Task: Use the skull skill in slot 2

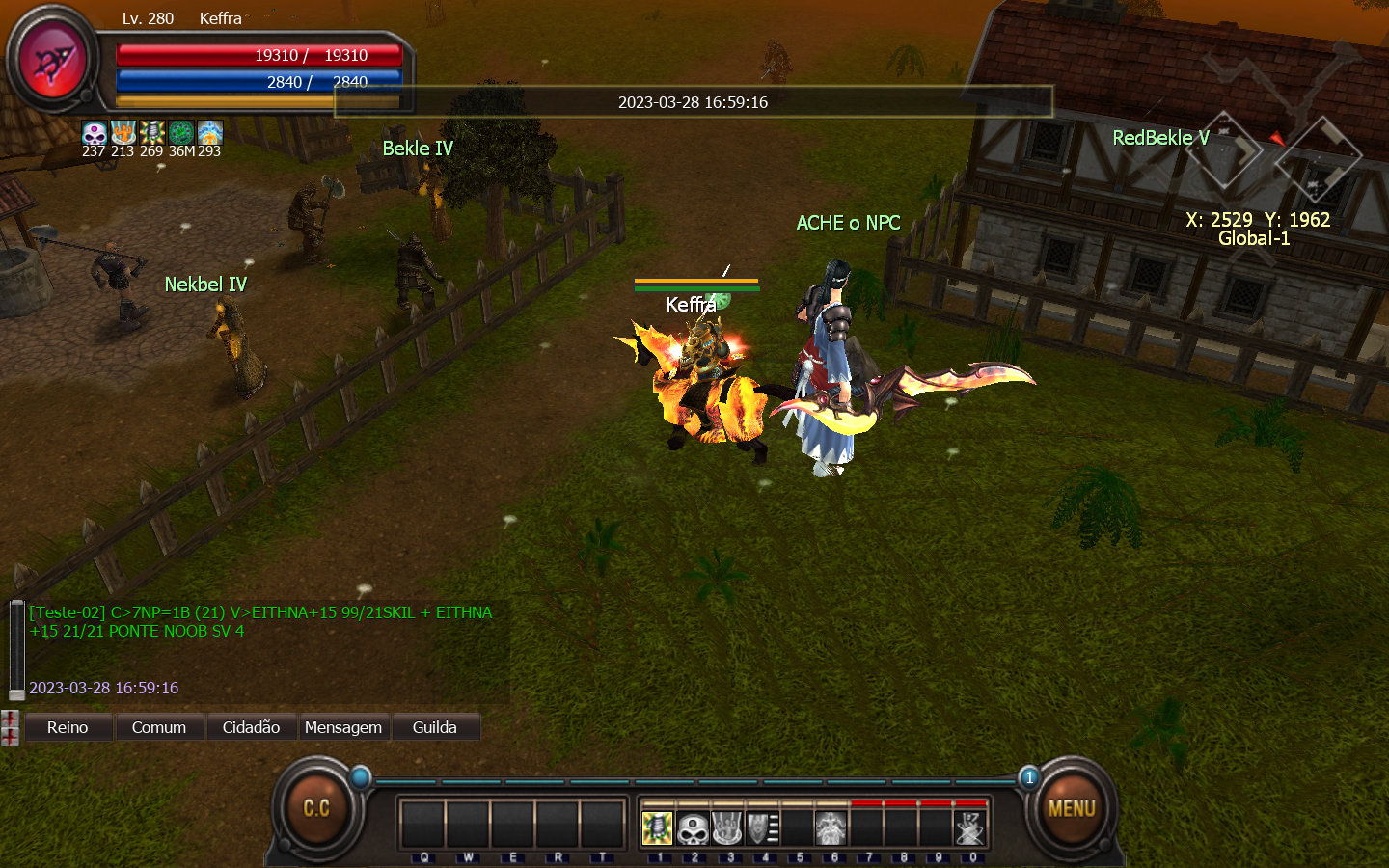Action: 693,827
